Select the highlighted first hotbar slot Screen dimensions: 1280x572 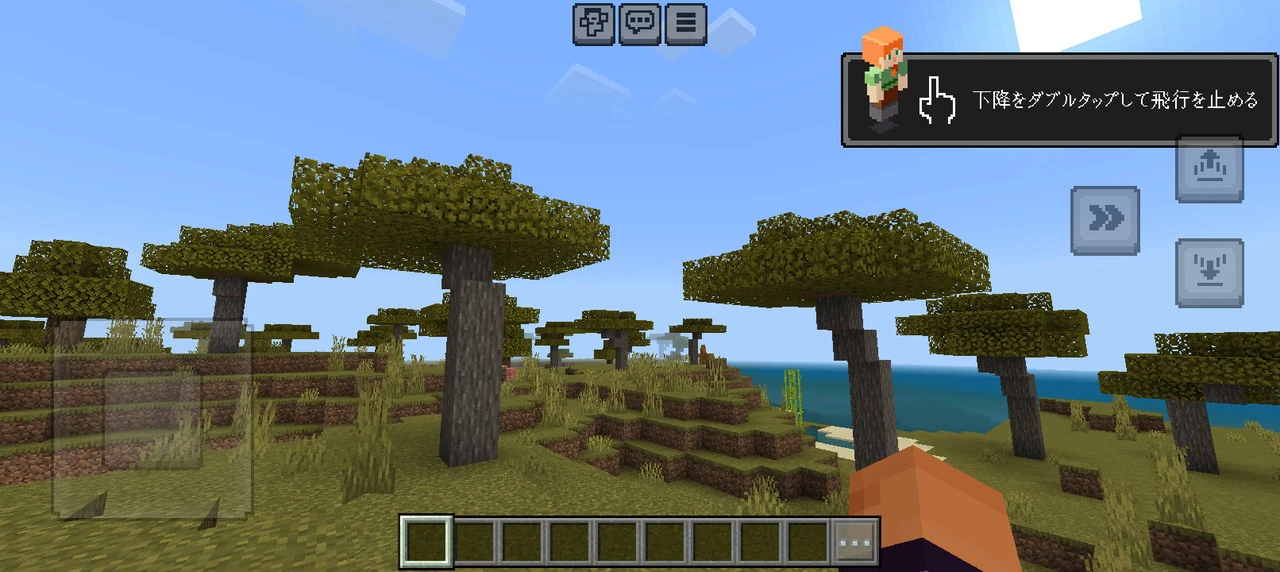tap(426, 541)
